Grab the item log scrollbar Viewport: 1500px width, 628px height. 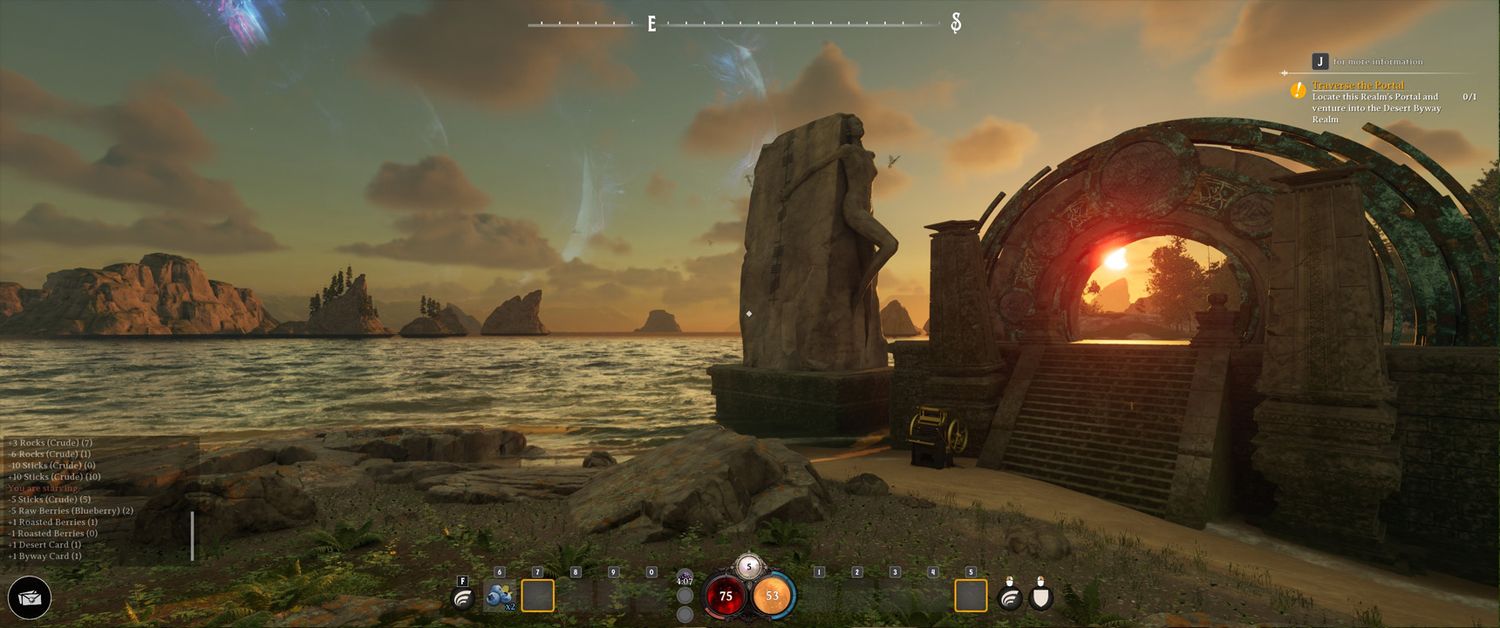192,536
